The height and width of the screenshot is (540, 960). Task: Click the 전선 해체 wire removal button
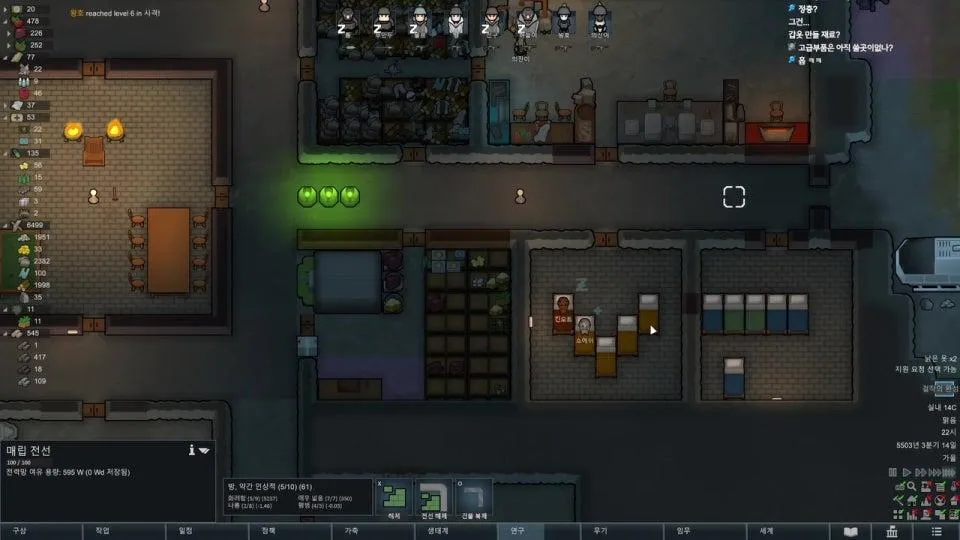tap(436, 496)
